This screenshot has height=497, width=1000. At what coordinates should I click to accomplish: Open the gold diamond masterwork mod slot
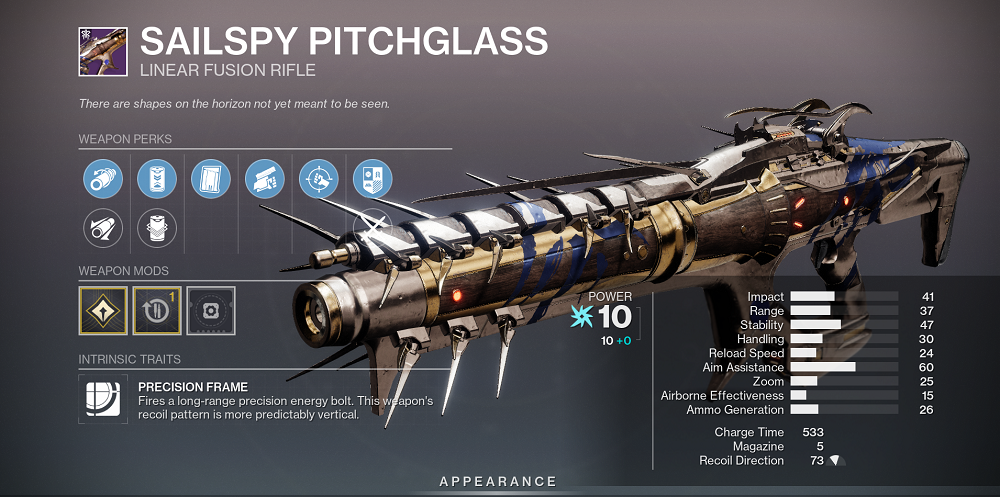coord(102,310)
